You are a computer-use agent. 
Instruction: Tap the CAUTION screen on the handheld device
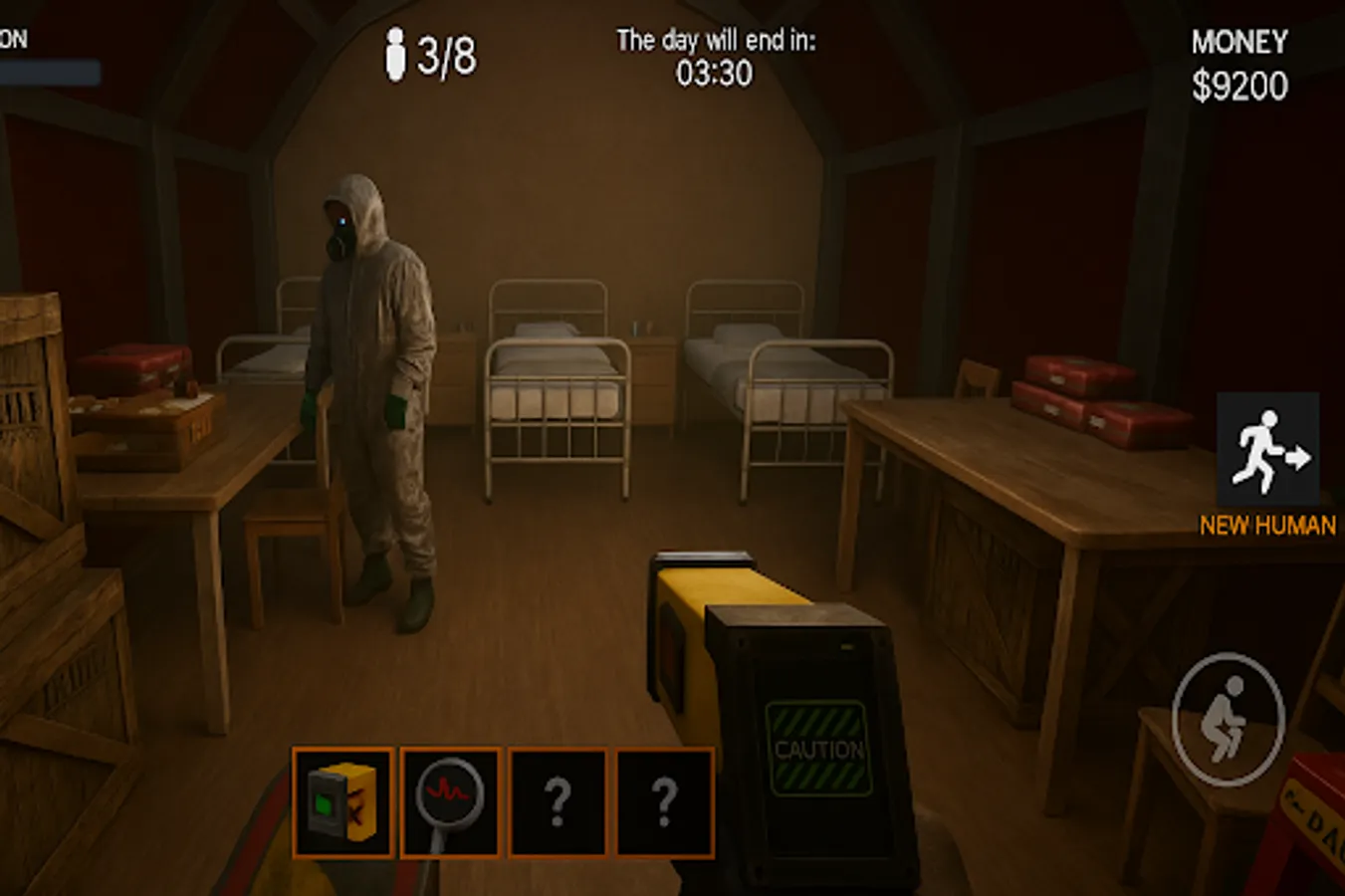click(818, 749)
